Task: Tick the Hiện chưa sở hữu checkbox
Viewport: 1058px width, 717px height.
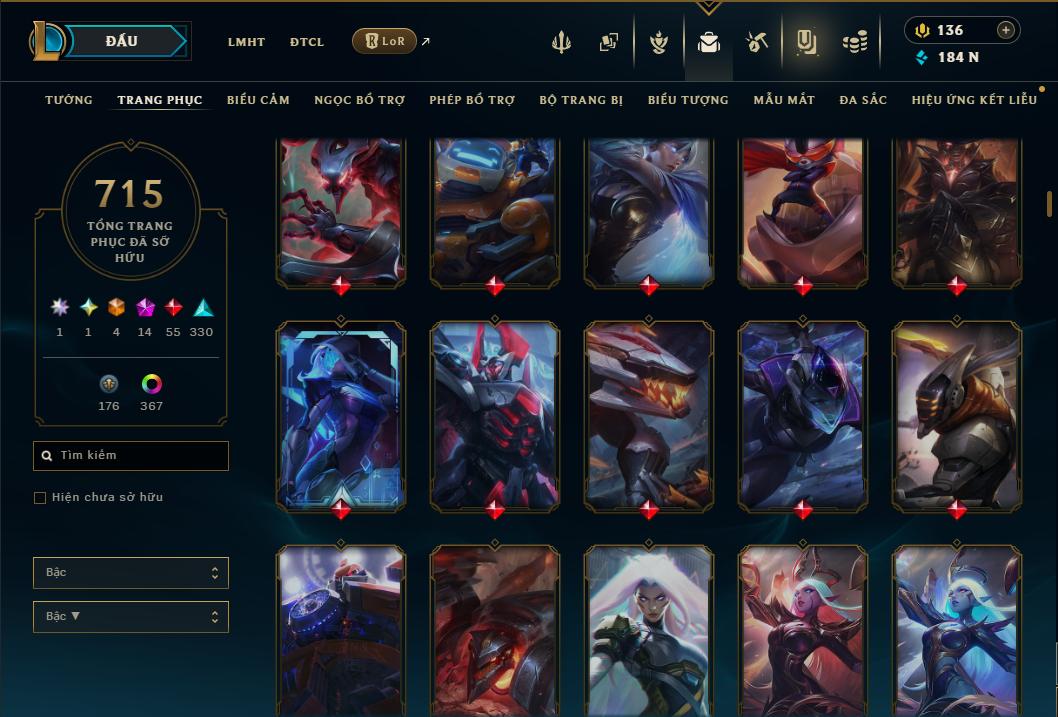Action: tap(40, 497)
